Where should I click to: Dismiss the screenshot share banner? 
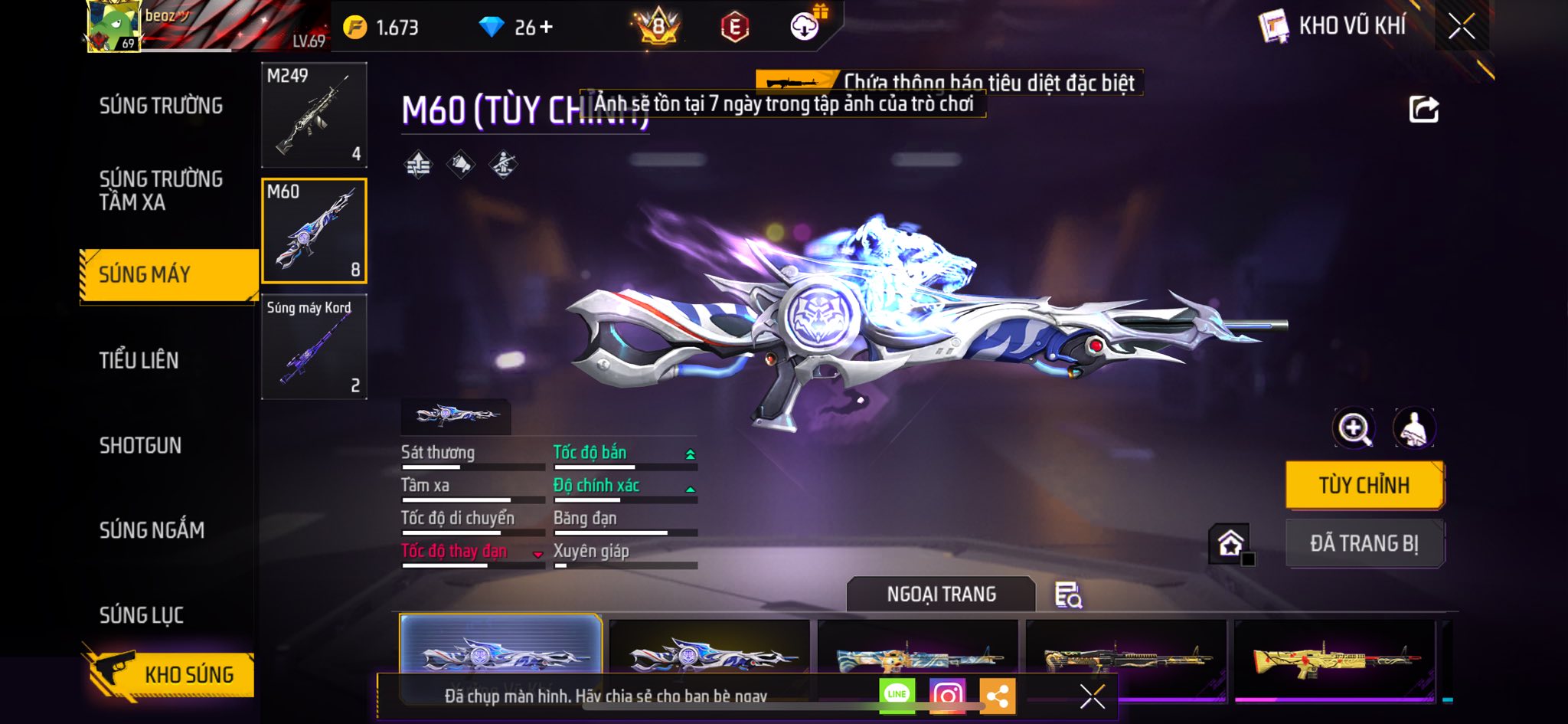(1092, 696)
